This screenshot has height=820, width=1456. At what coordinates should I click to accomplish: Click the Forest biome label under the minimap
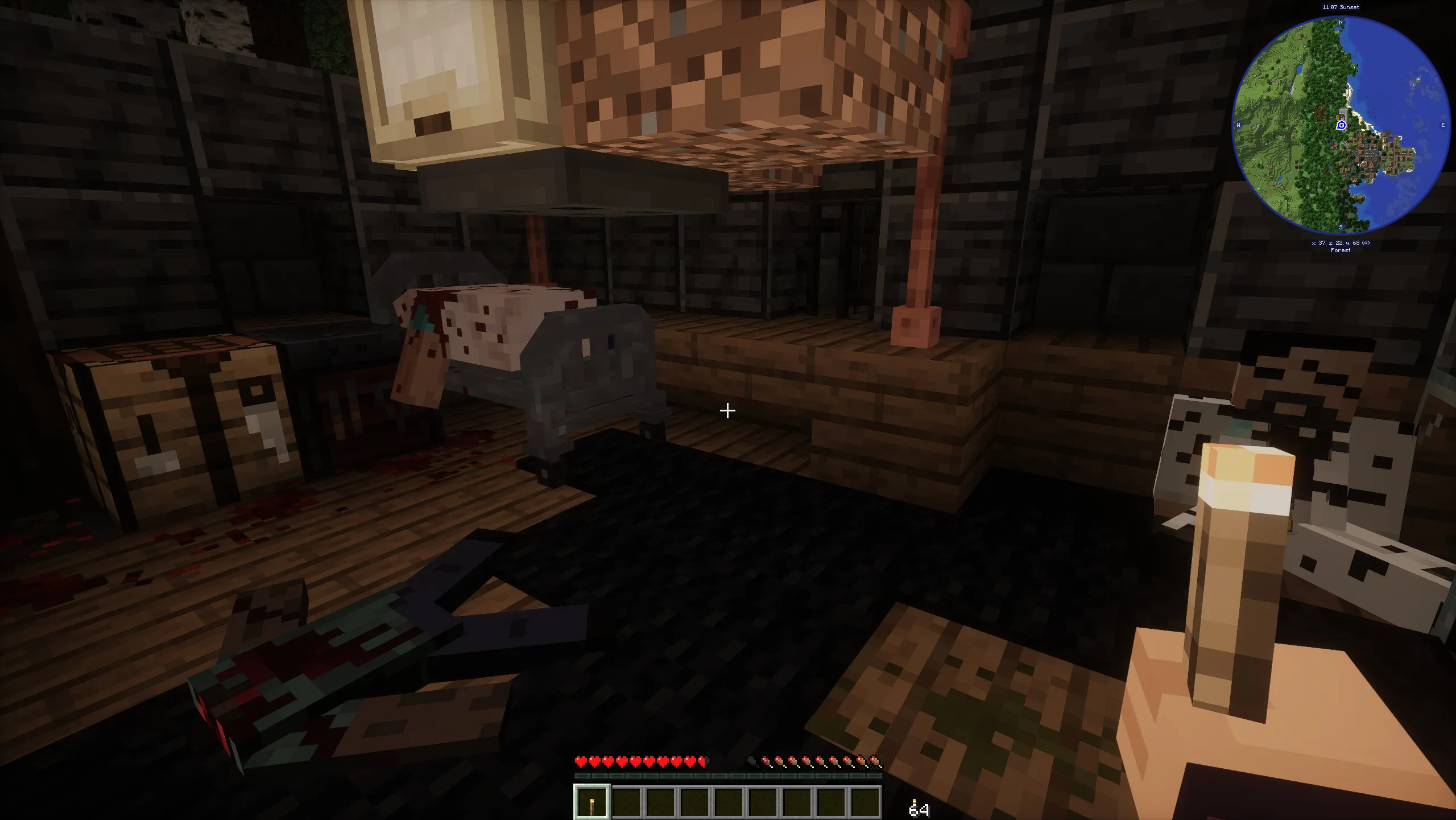coord(1341,250)
